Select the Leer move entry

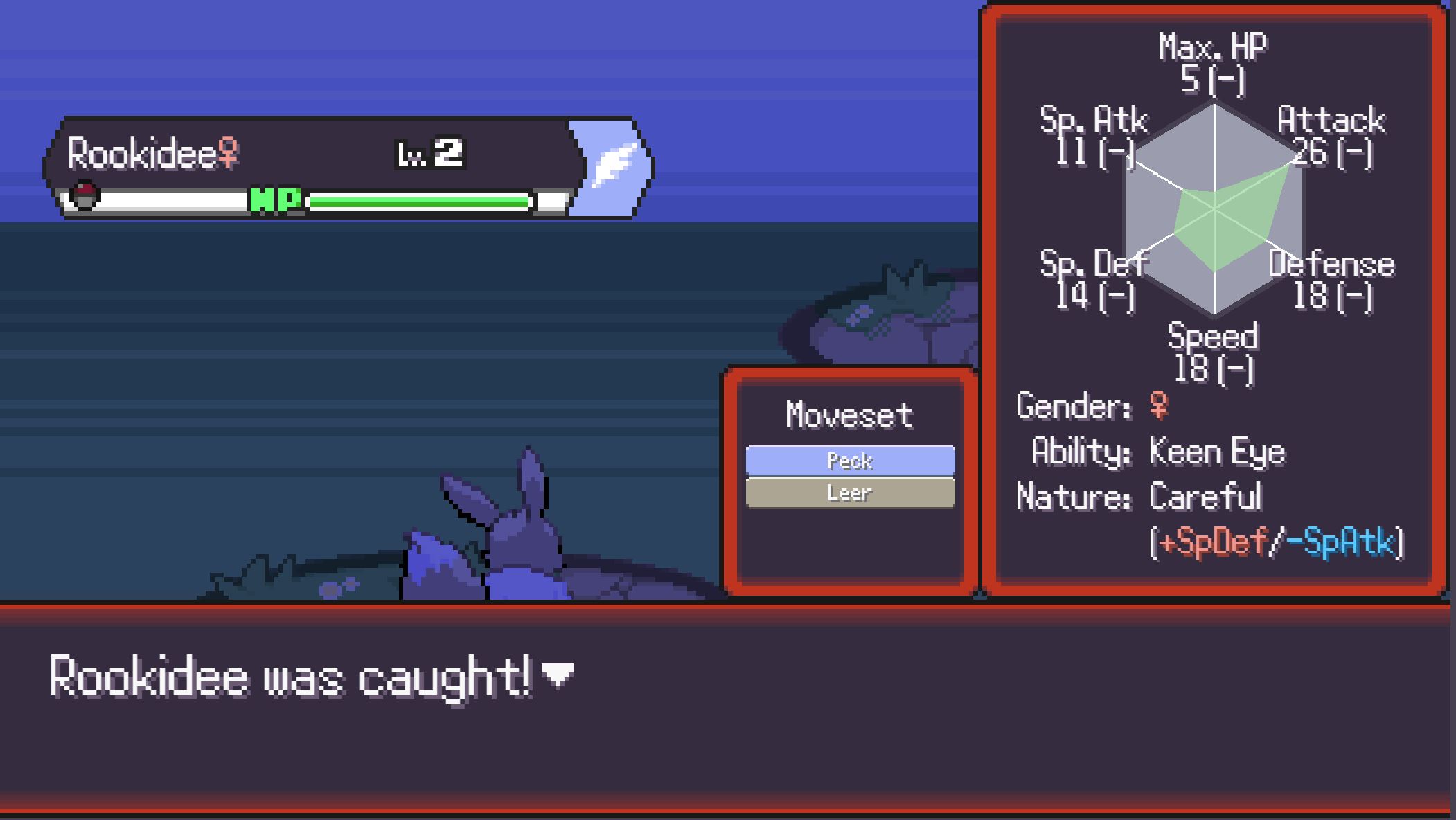coord(850,492)
